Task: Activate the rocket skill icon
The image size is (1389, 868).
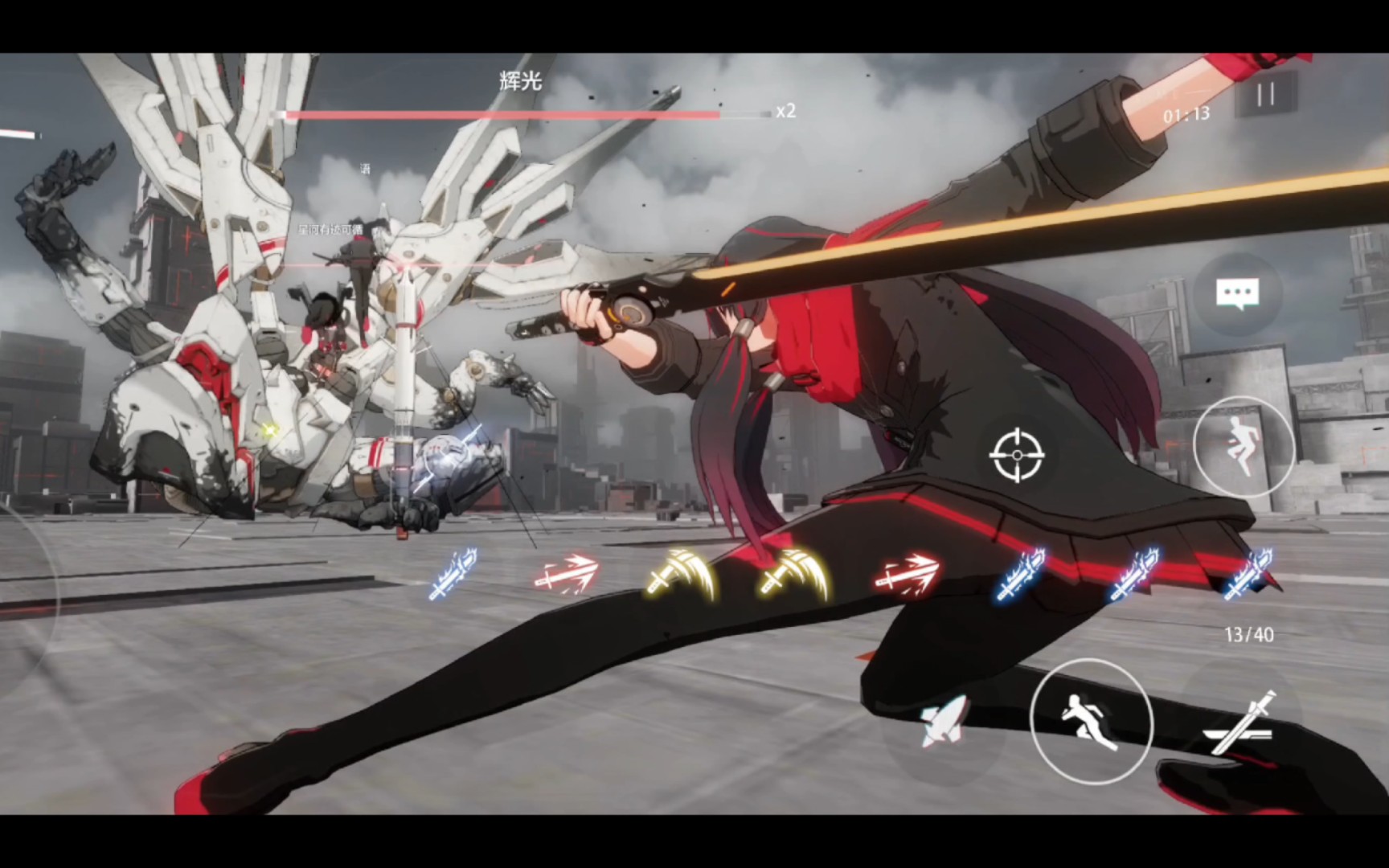Action: tap(944, 722)
